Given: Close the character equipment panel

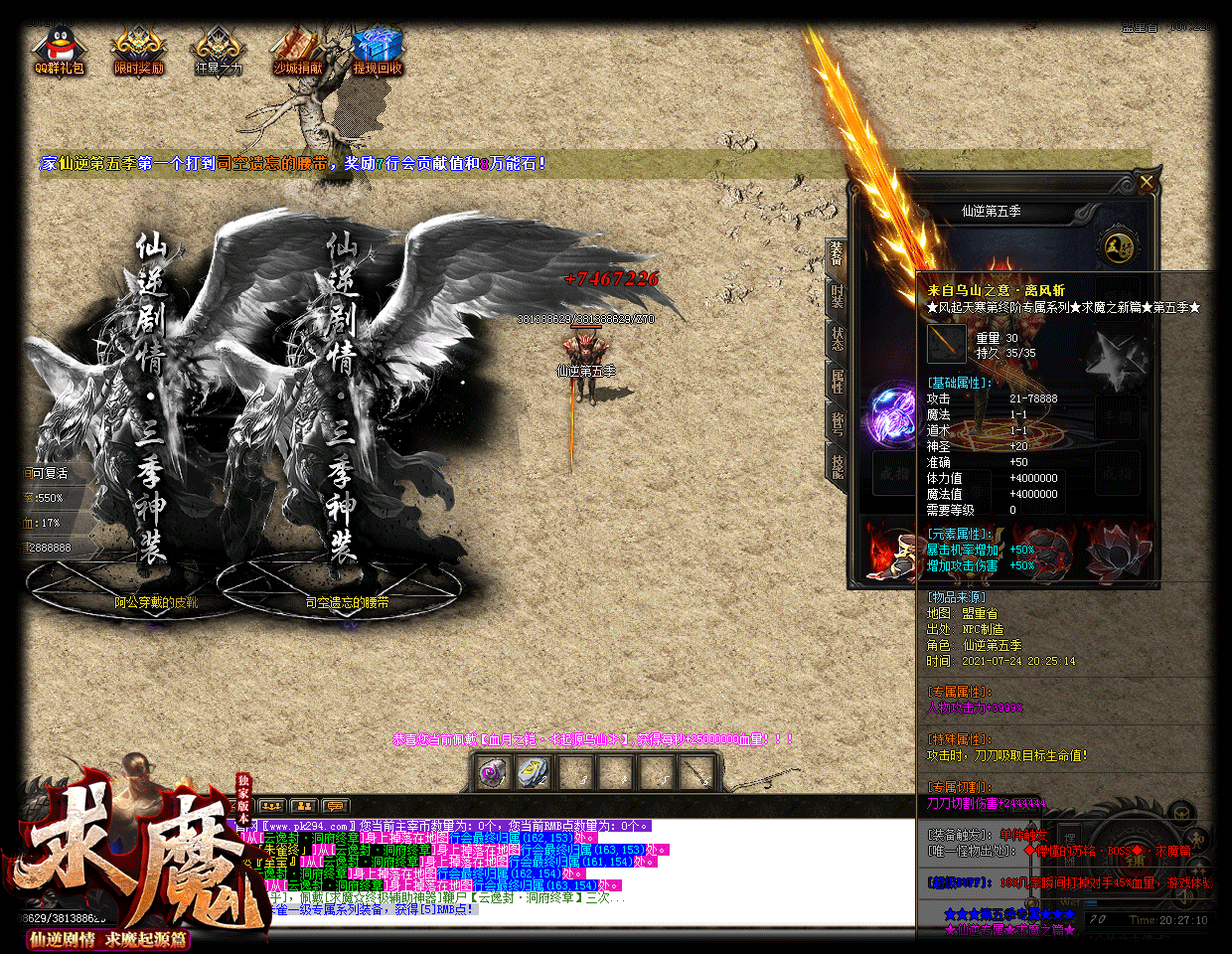Looking at the screenshot, I should pyautogui.click(x=1147, y=183).
